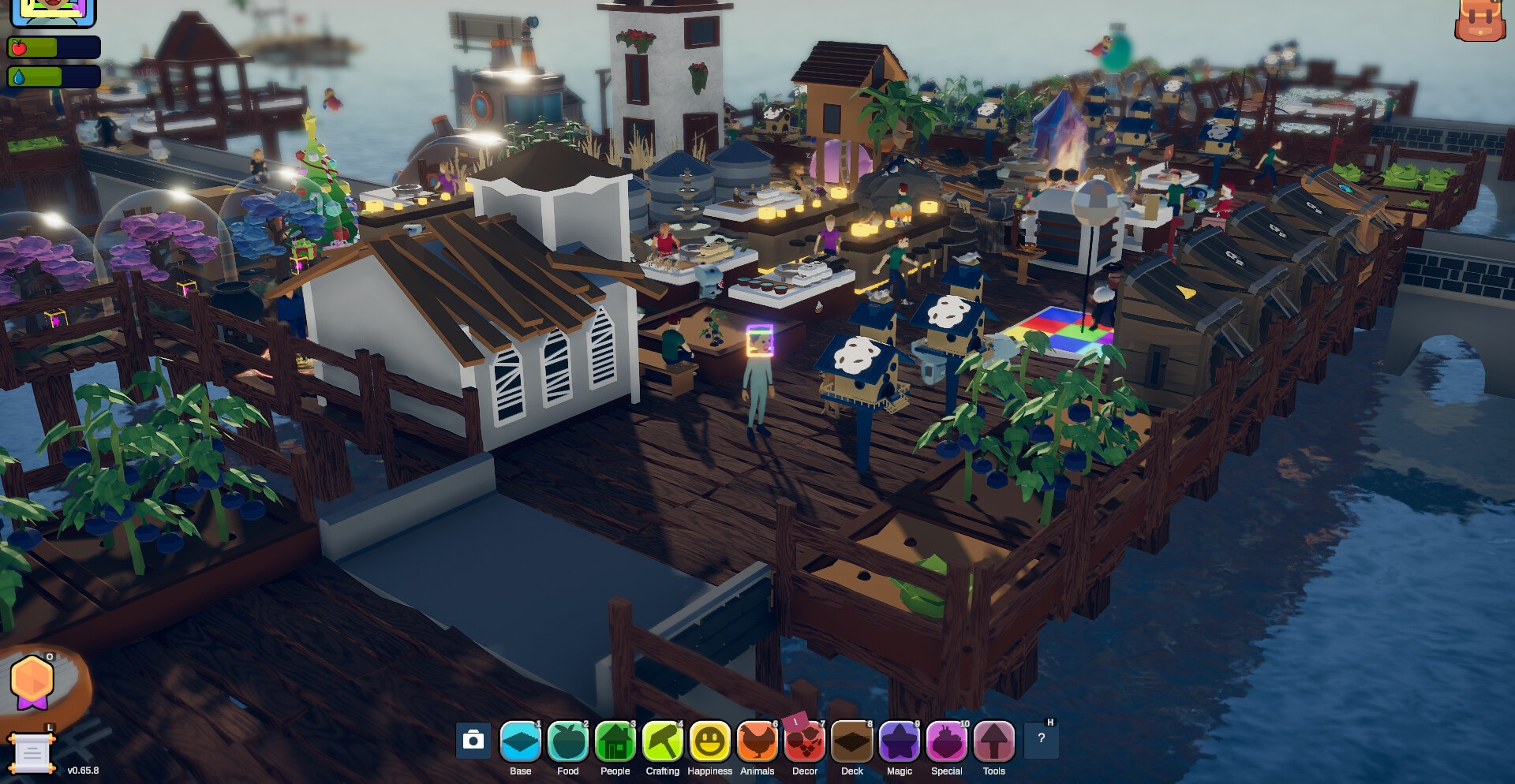
Task: Open the Animals category
Action: coord(757,742)
